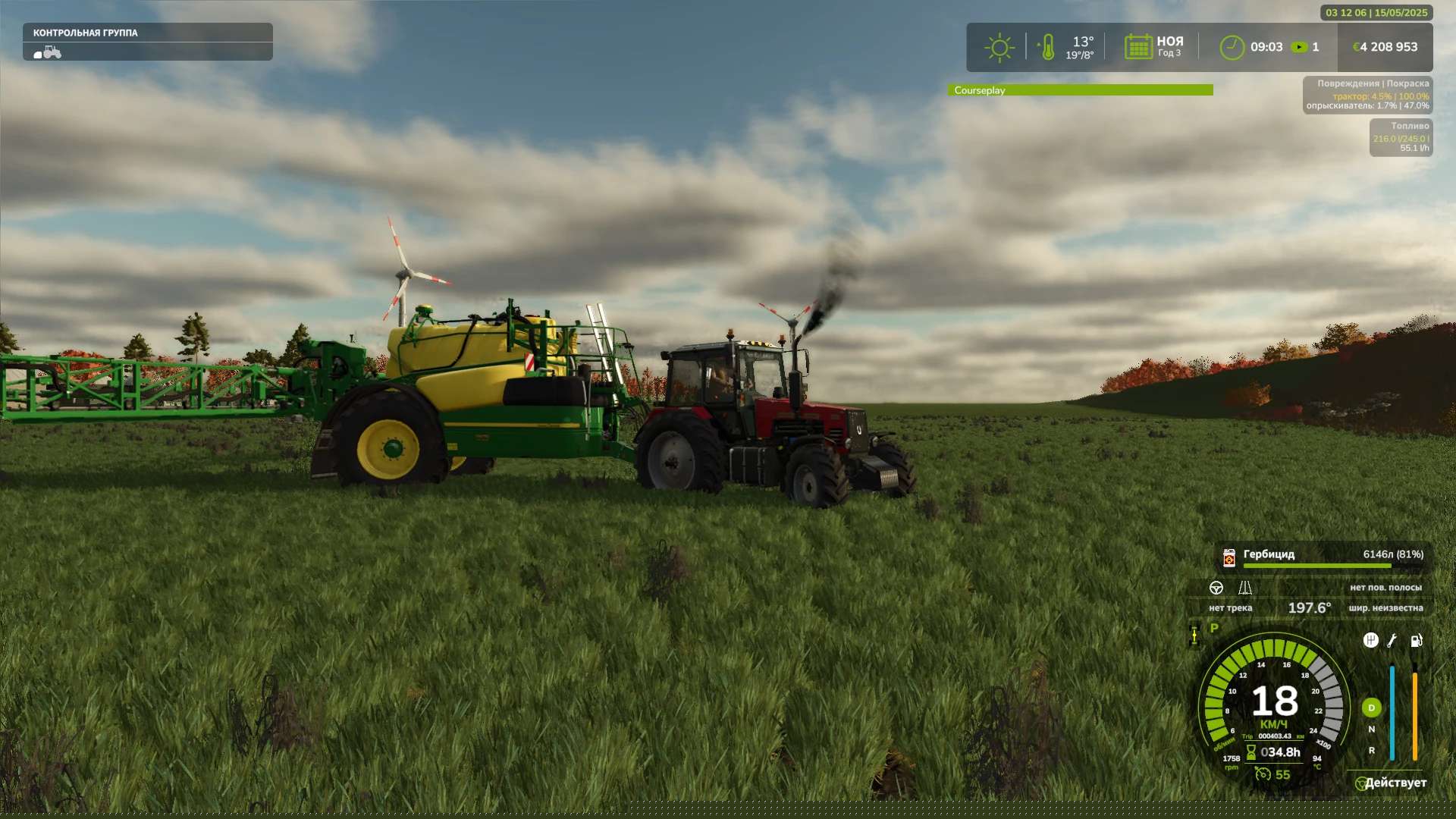
Task: Toggle the P parking brake indicator
Action: (x=1213, y=628)
